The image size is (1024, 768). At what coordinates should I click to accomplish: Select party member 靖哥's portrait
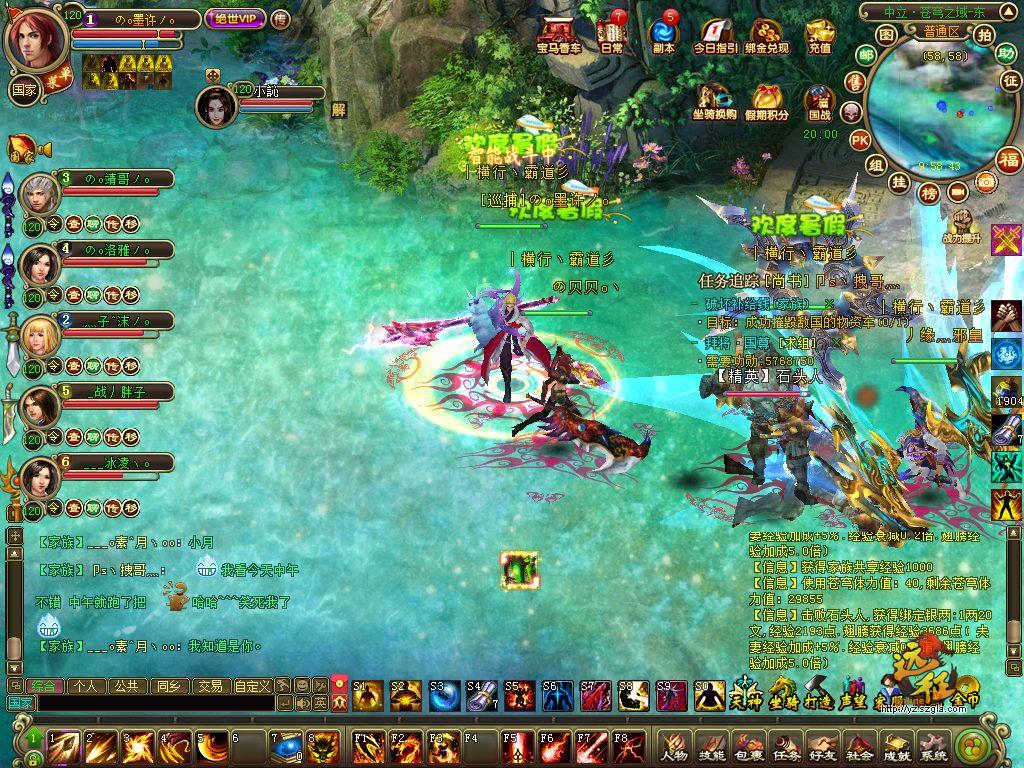(x=39, y=193)
